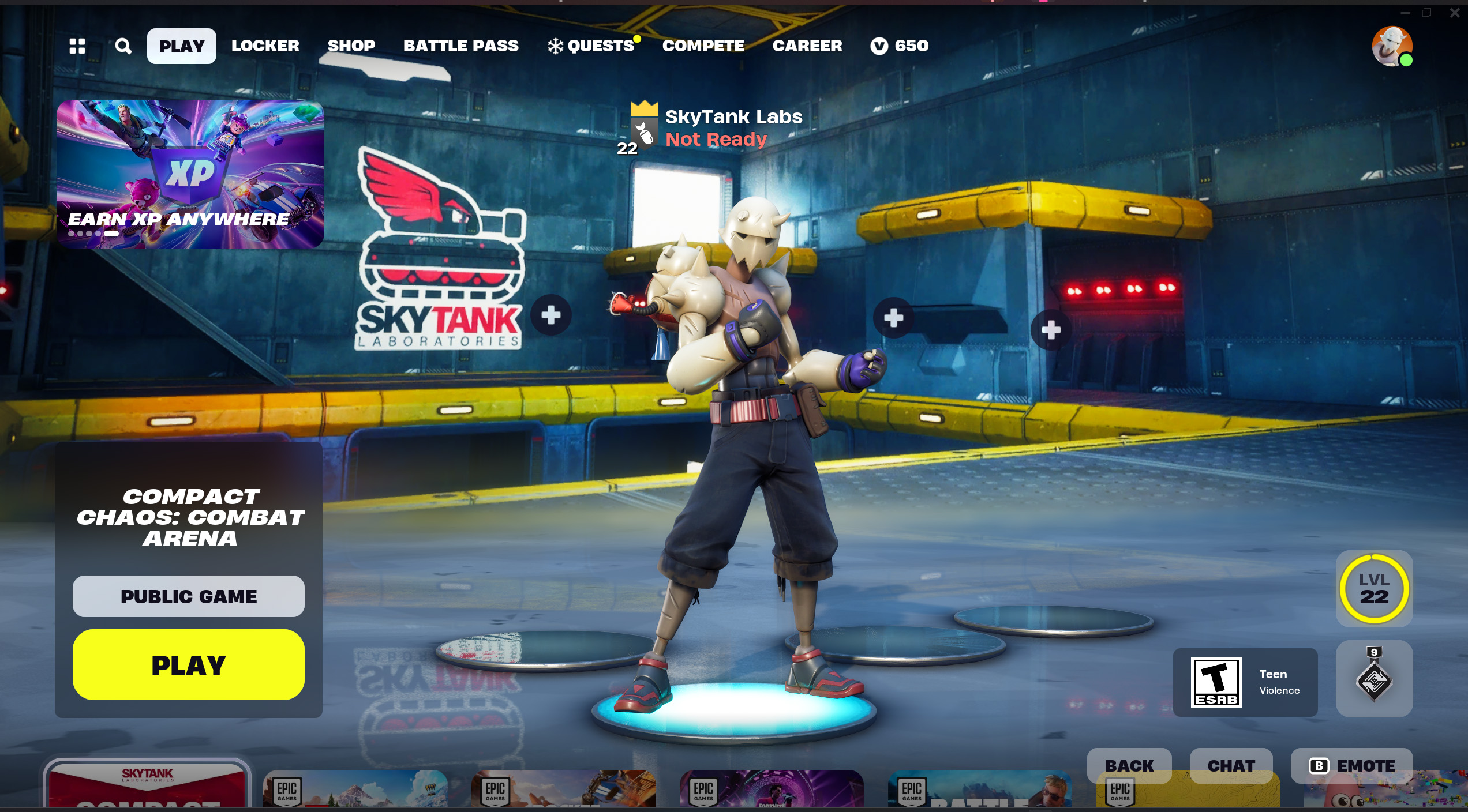Choose the Emote button
The image size is (1468, 812).
click(1351, 765)
